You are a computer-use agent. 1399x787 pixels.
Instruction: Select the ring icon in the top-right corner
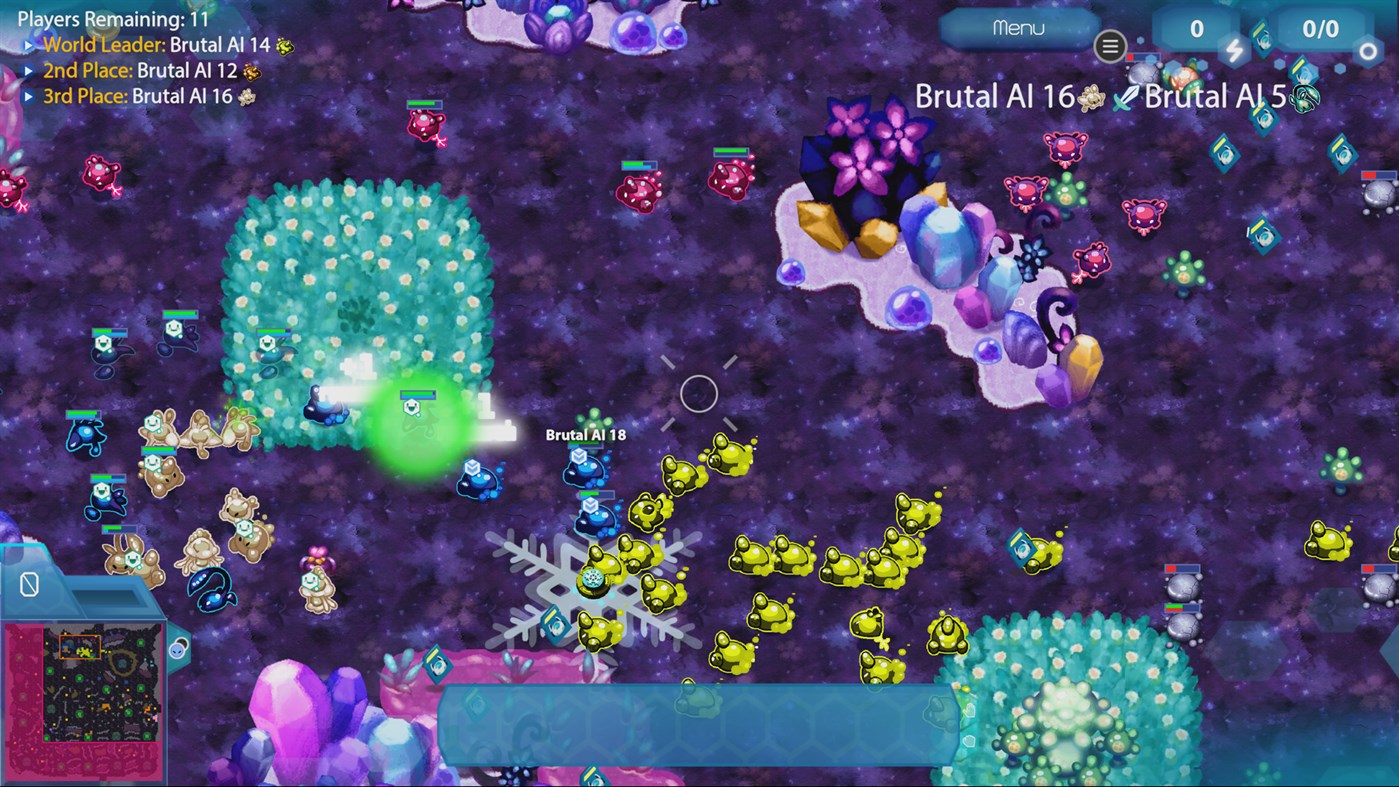coord(1367,49)
